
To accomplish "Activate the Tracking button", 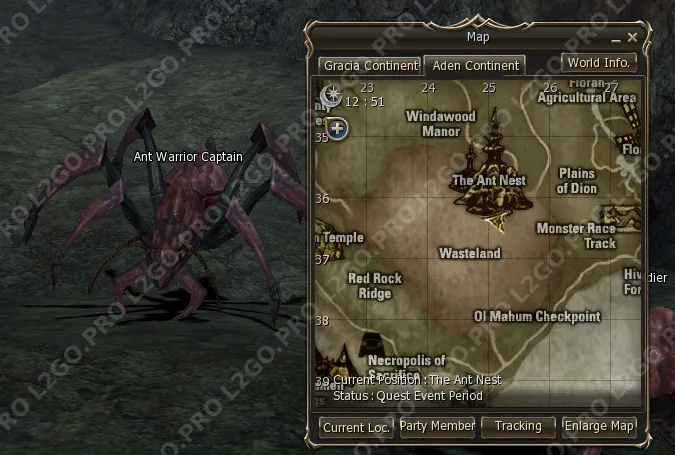I will [x=518, y=426].
